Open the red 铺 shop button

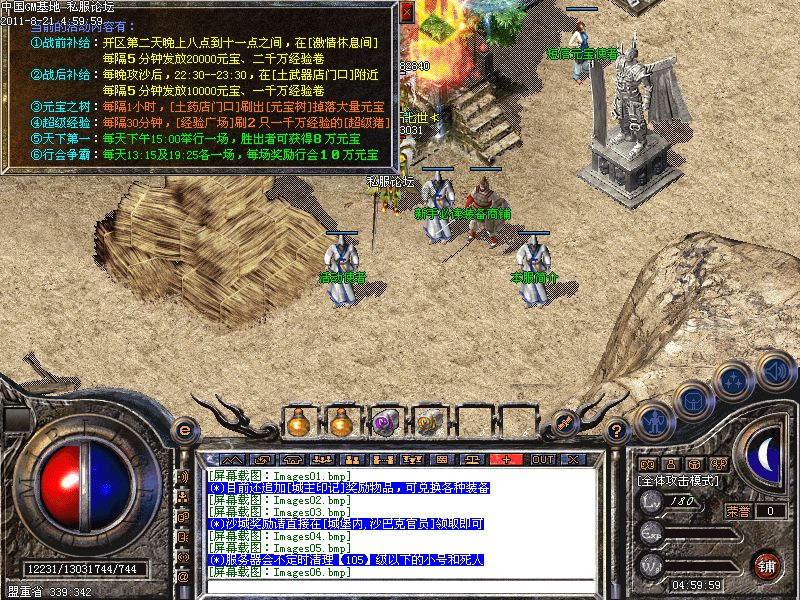coord(767,565)
